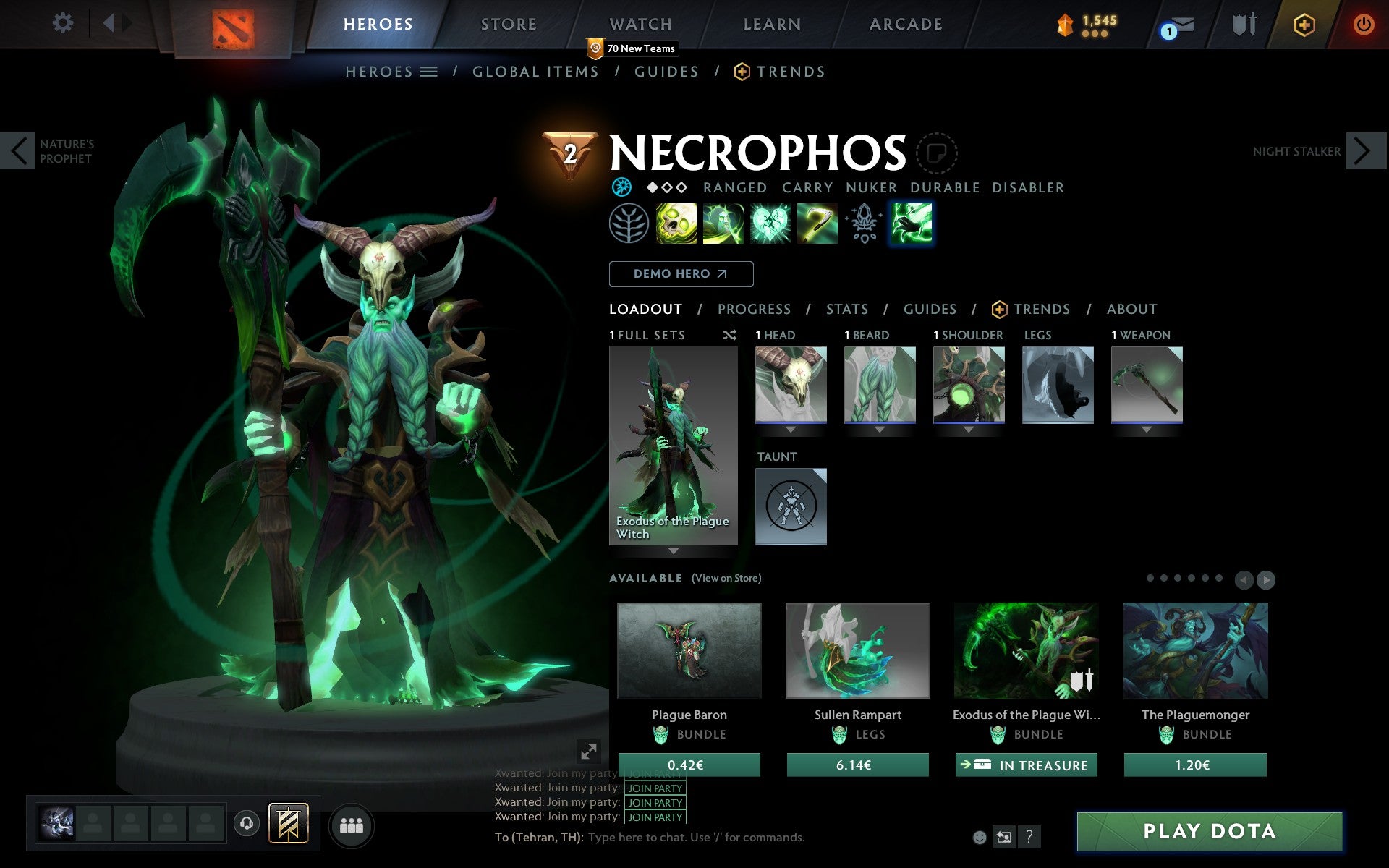
Task: Click the Heartstopper Aura ability icon
Action: [x=770, y=224]
